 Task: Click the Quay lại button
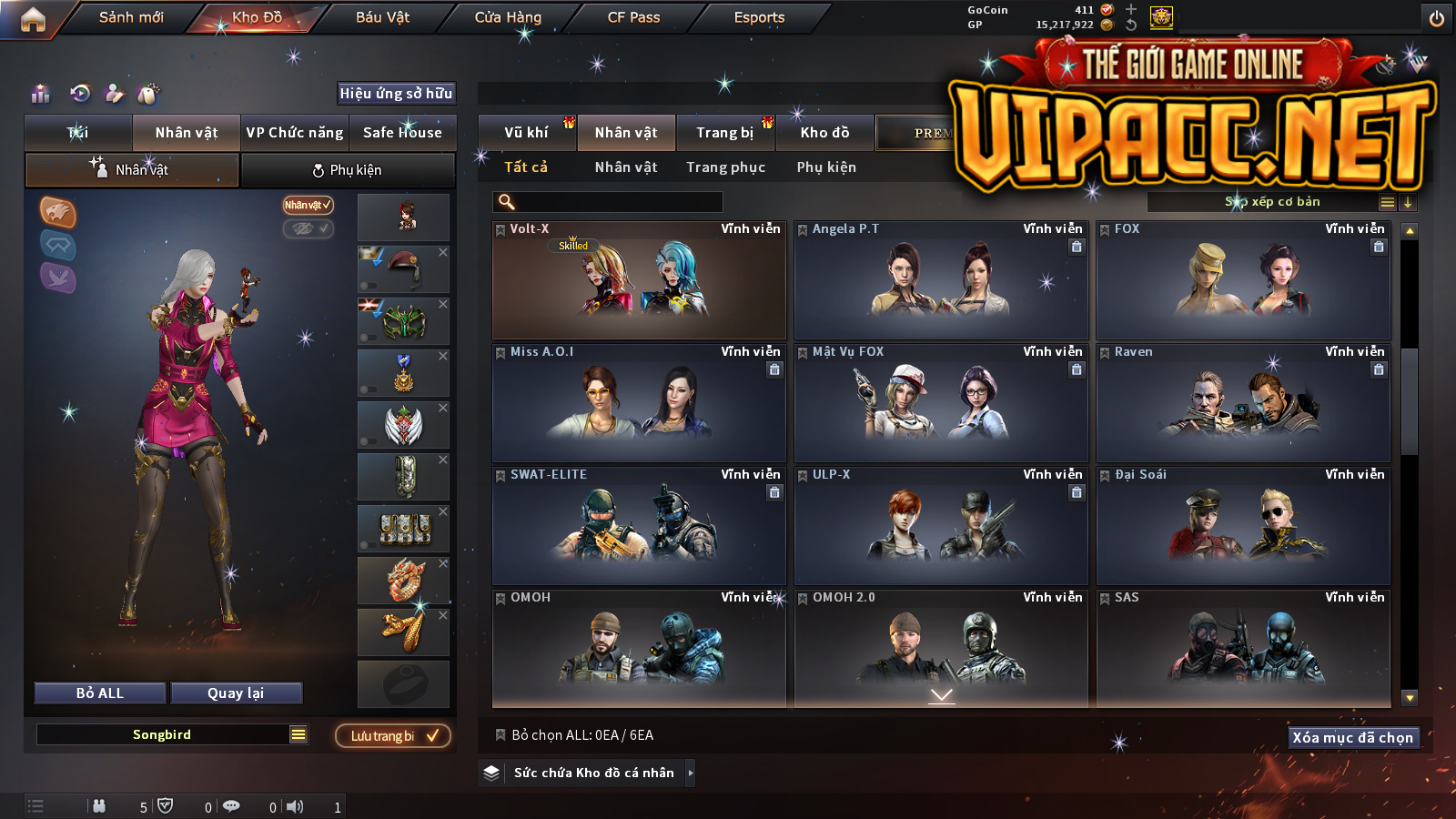[236, 693]
